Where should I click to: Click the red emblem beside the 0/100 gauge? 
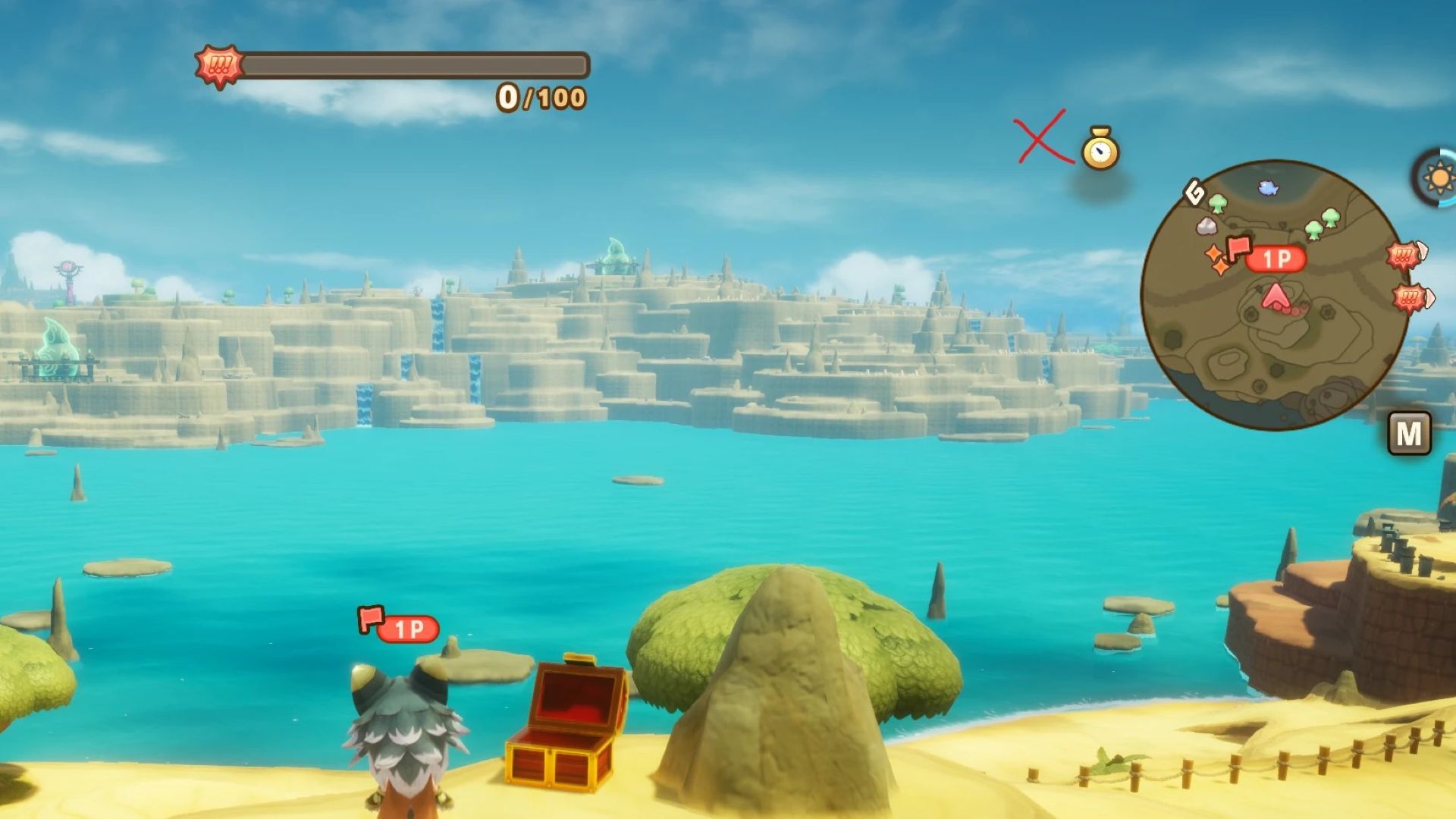point(219,66)
